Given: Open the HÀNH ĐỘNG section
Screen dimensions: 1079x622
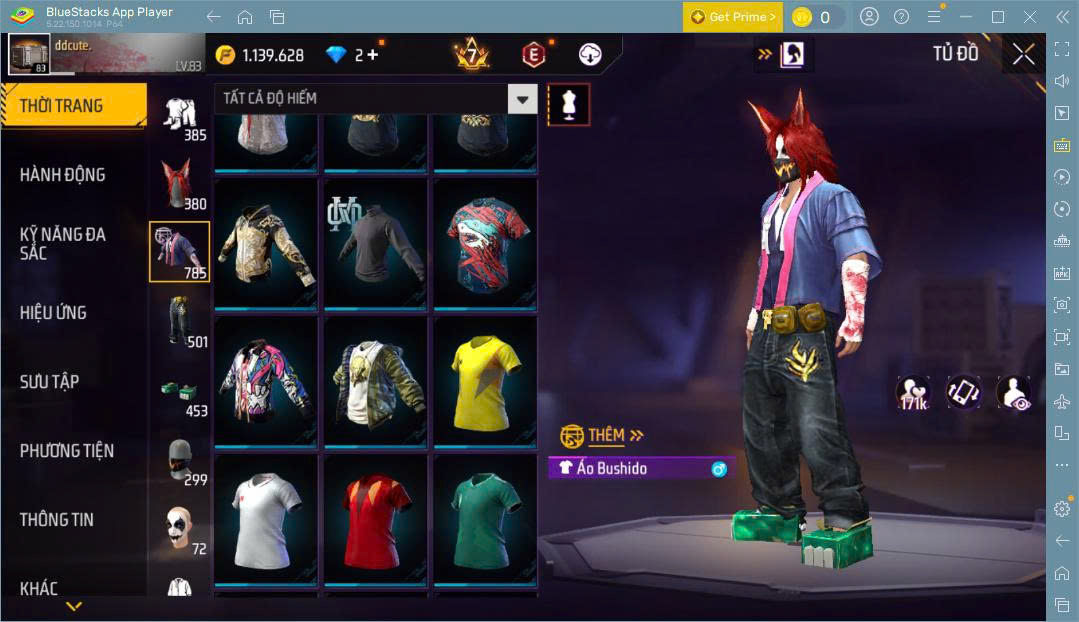Looking at the screenshot, I should pos(62,175).
